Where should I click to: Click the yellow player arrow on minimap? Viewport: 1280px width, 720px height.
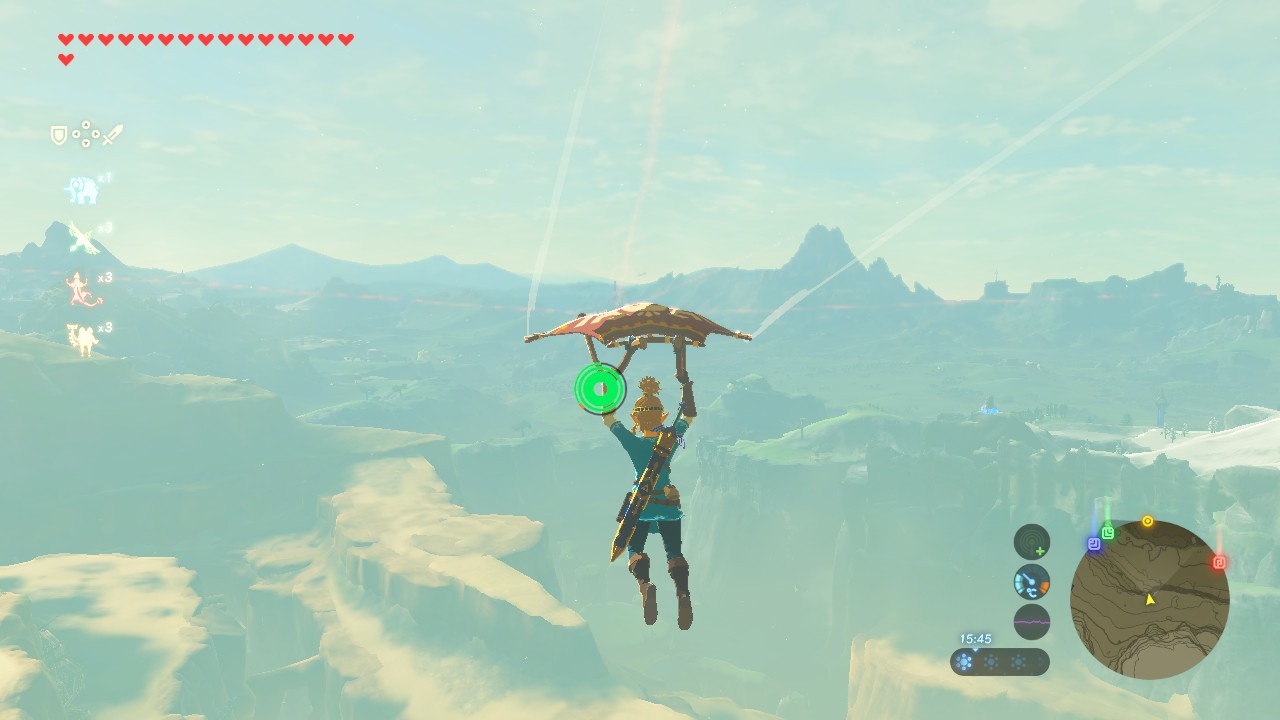[1150, 599]
